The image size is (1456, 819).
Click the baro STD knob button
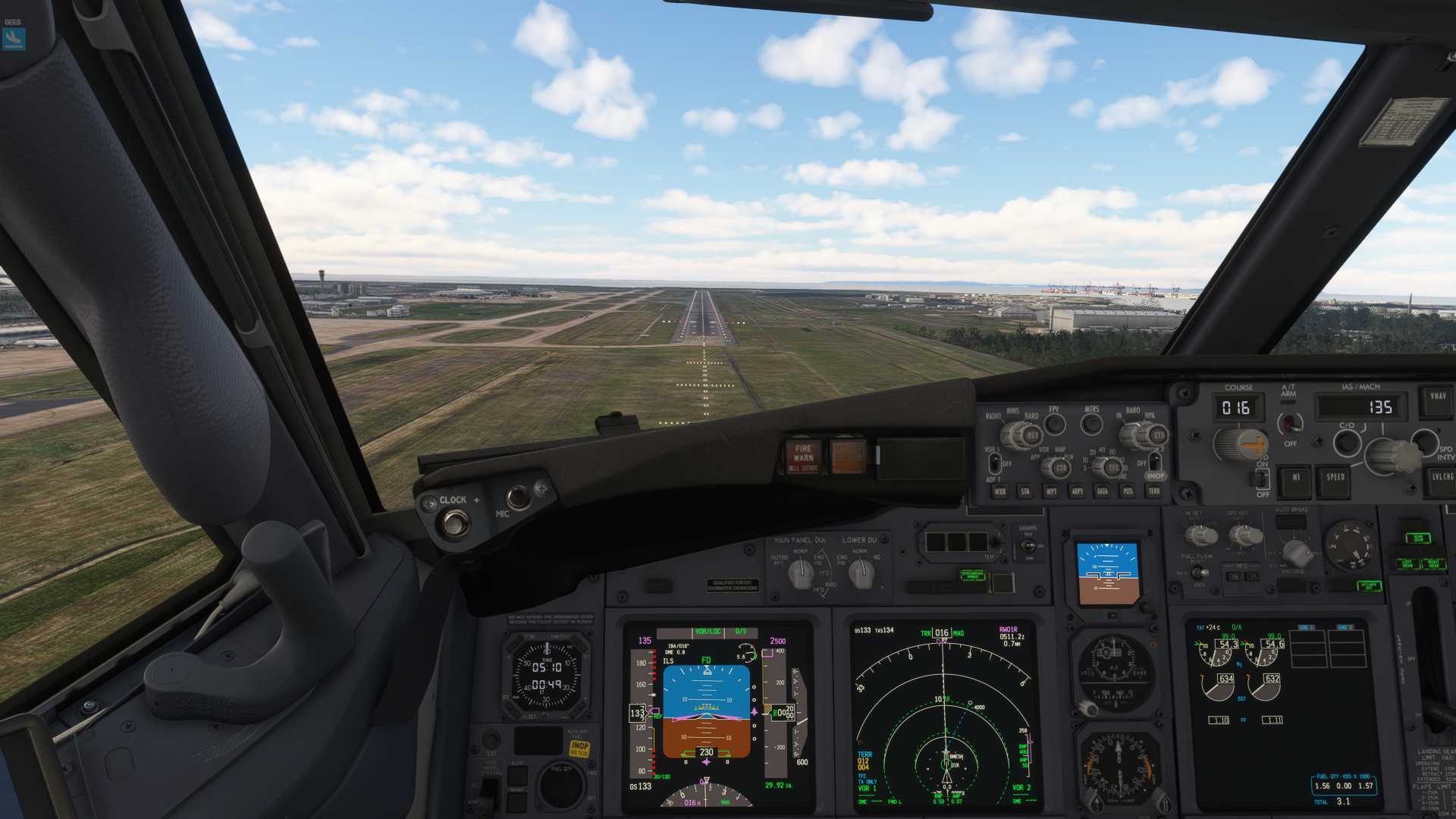pos(1159,436)
